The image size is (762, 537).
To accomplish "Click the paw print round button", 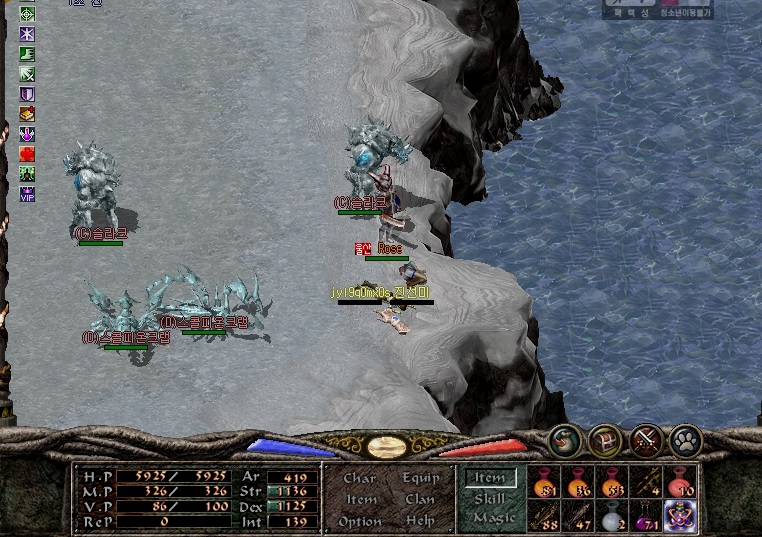I will point(686,440).
